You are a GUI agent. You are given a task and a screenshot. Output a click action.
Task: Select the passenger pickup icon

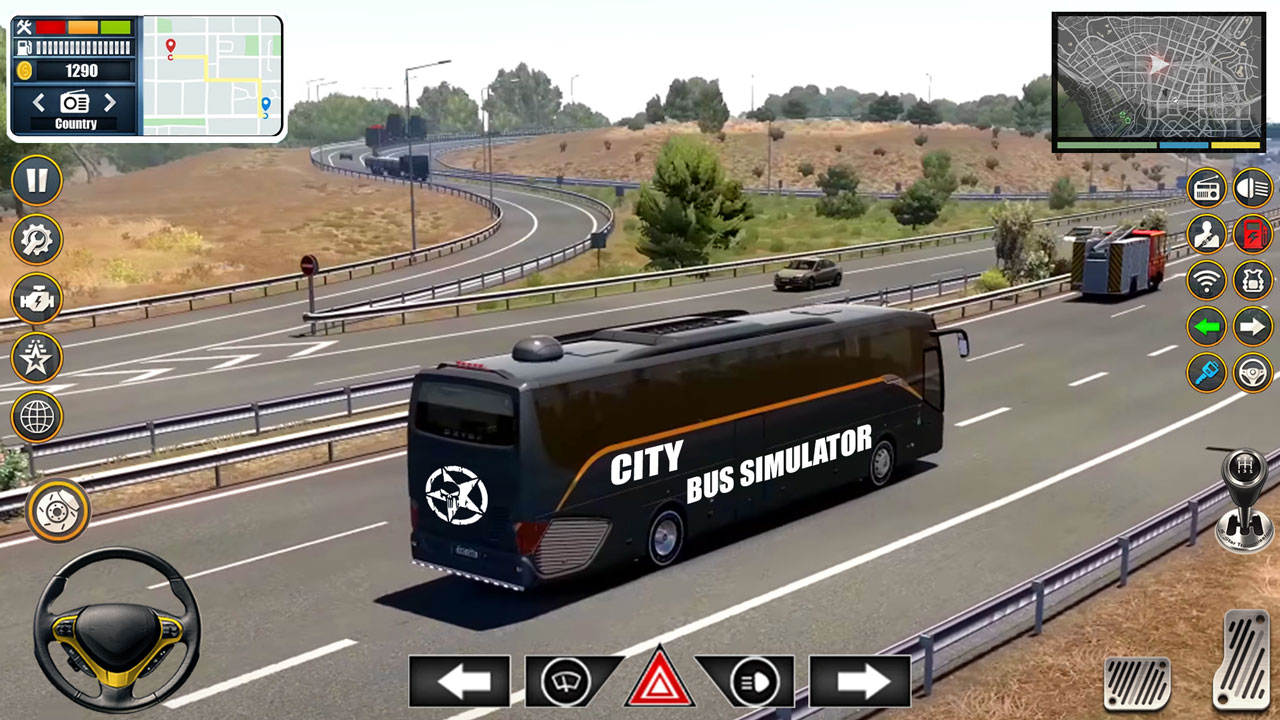click(1205, 233)
